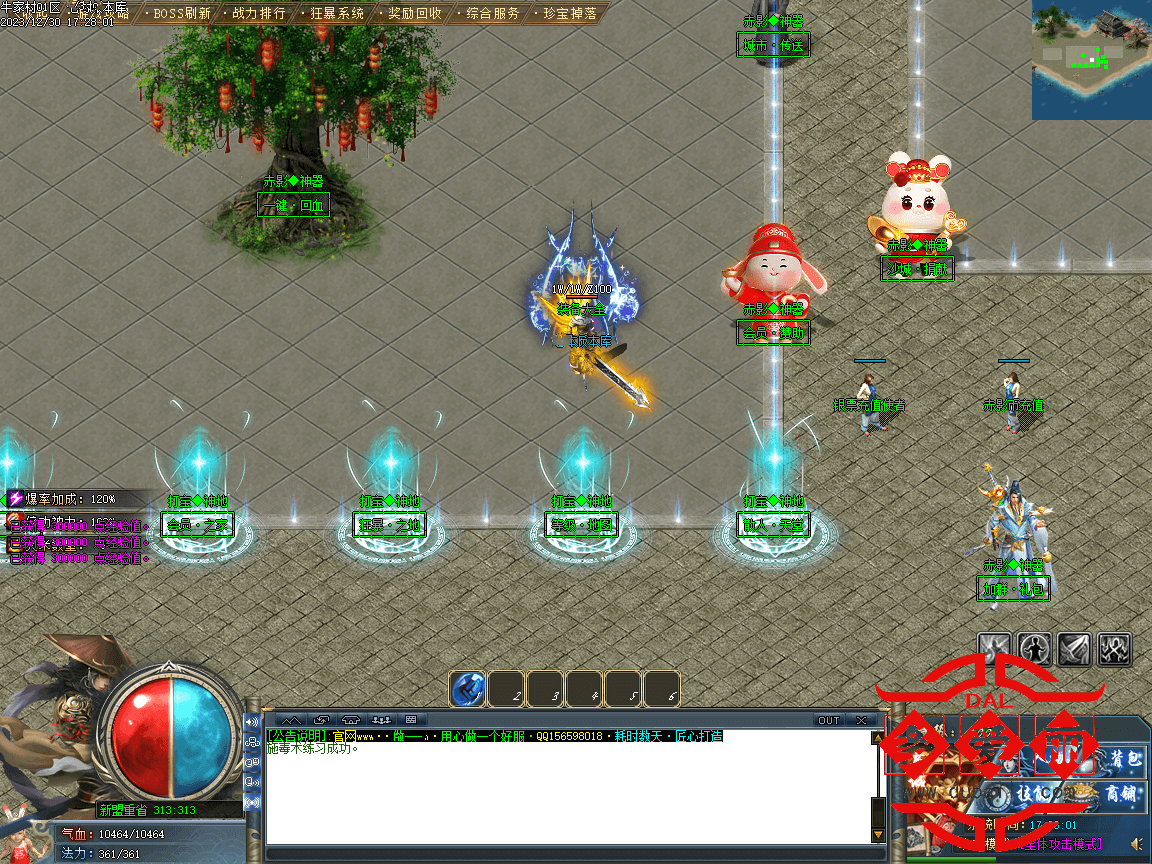1152x864 pixels.
Task: Click the minimap
Action: click(1091, 60)
